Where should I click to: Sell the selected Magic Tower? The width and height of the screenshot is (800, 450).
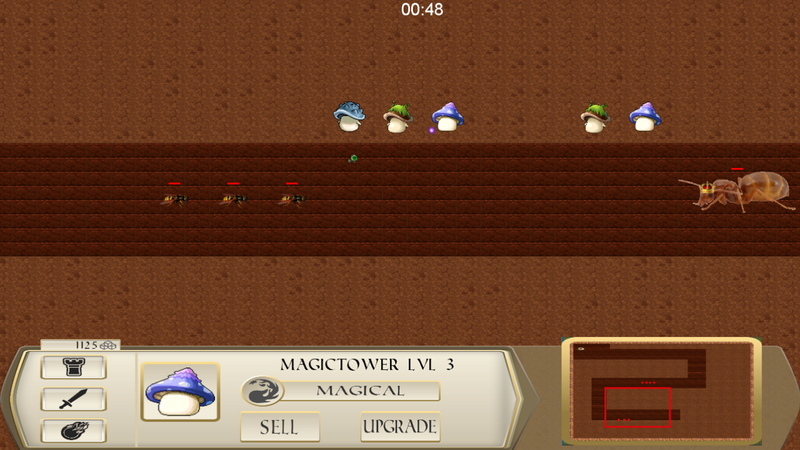(x=280, y=427)
